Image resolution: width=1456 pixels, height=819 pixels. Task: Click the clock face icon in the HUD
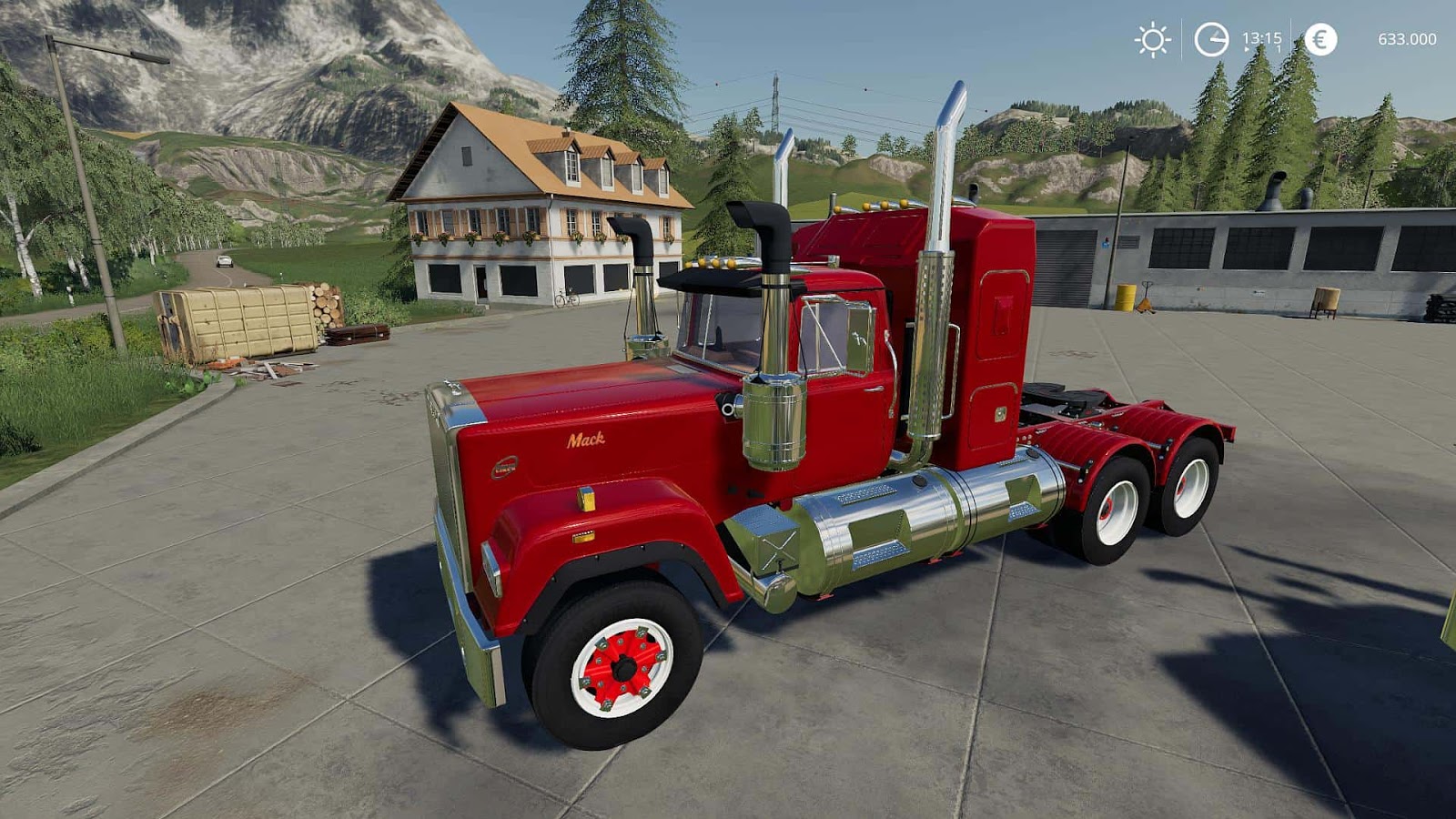pyautogui.click(x=1210, y=40)
